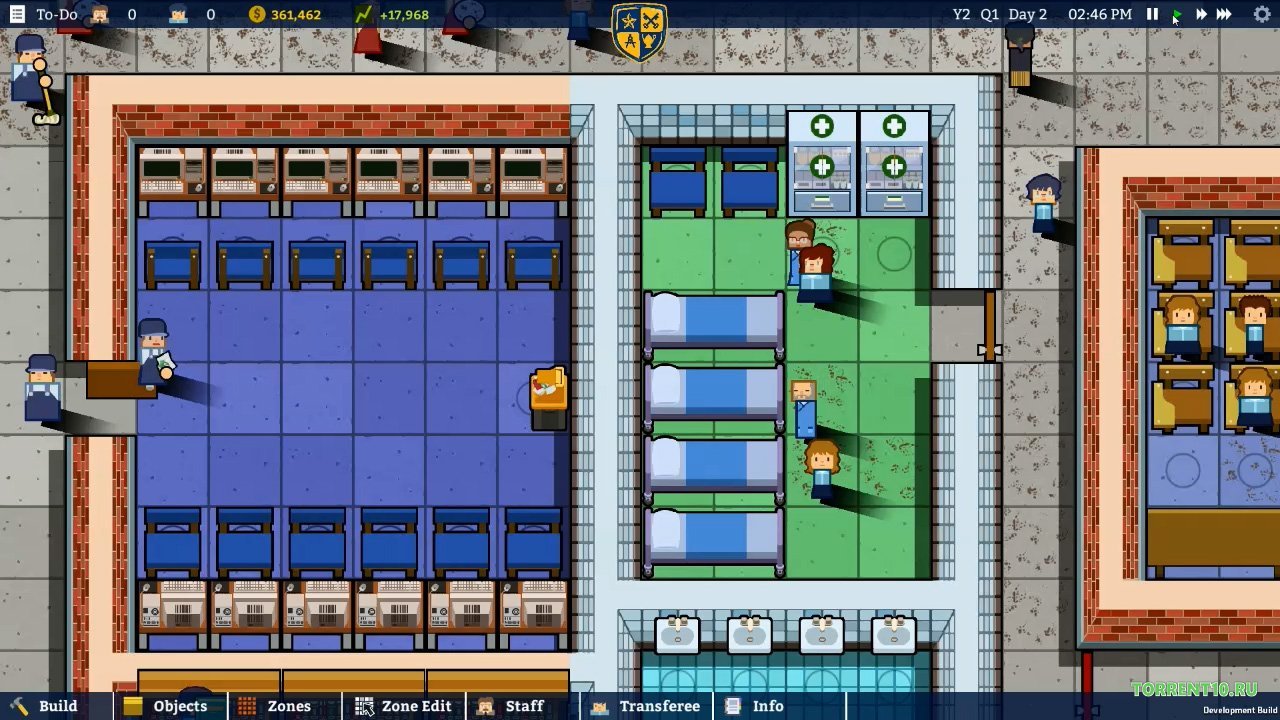Viewport: 1280px width, 720px height.
Task: Open double-speed fast forward options
Action: coord(1200,14)
